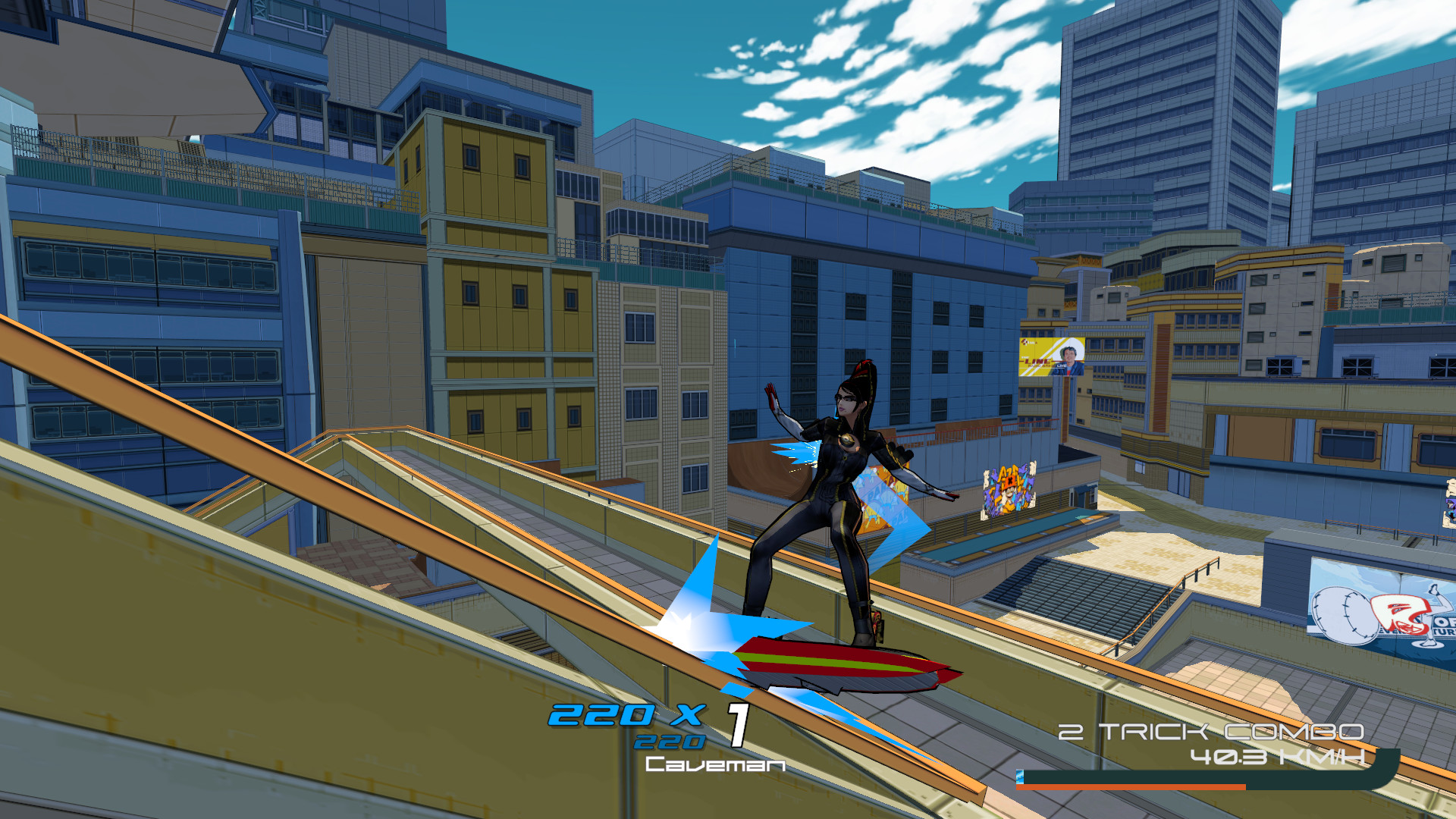Click the LIVE label on the billboard
The image size is (1456, 819).
pos(1062,366)
